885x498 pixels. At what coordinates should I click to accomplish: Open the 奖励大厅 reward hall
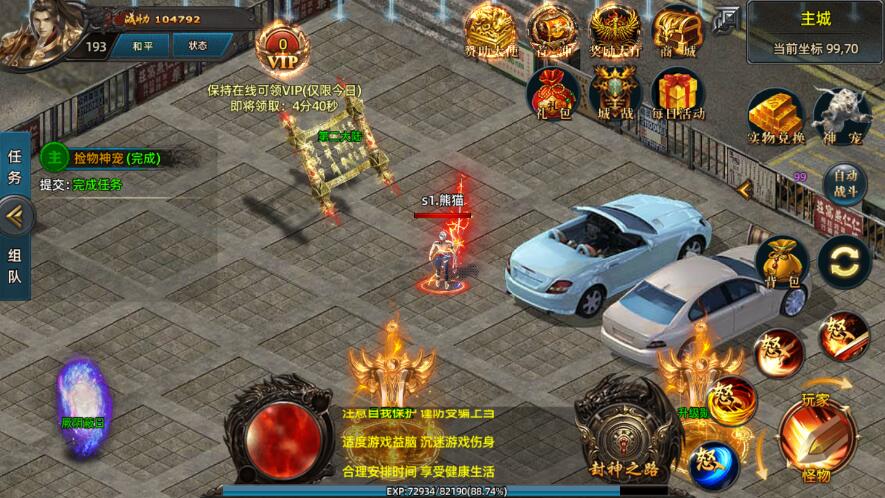615,30
